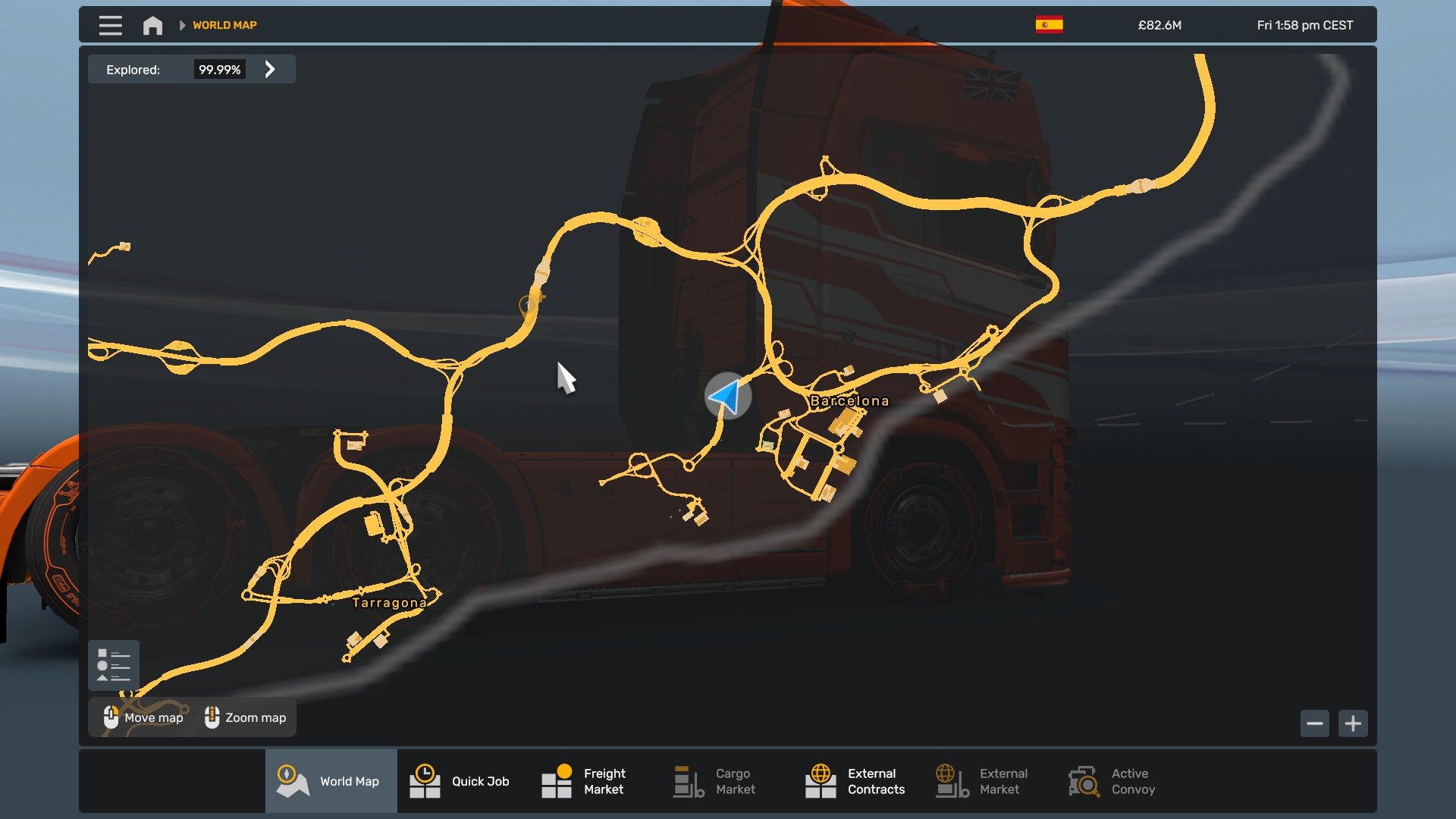The image size is (1456, 819).
Task: Click the Spain flag indicator
Action: (1049, 24)
